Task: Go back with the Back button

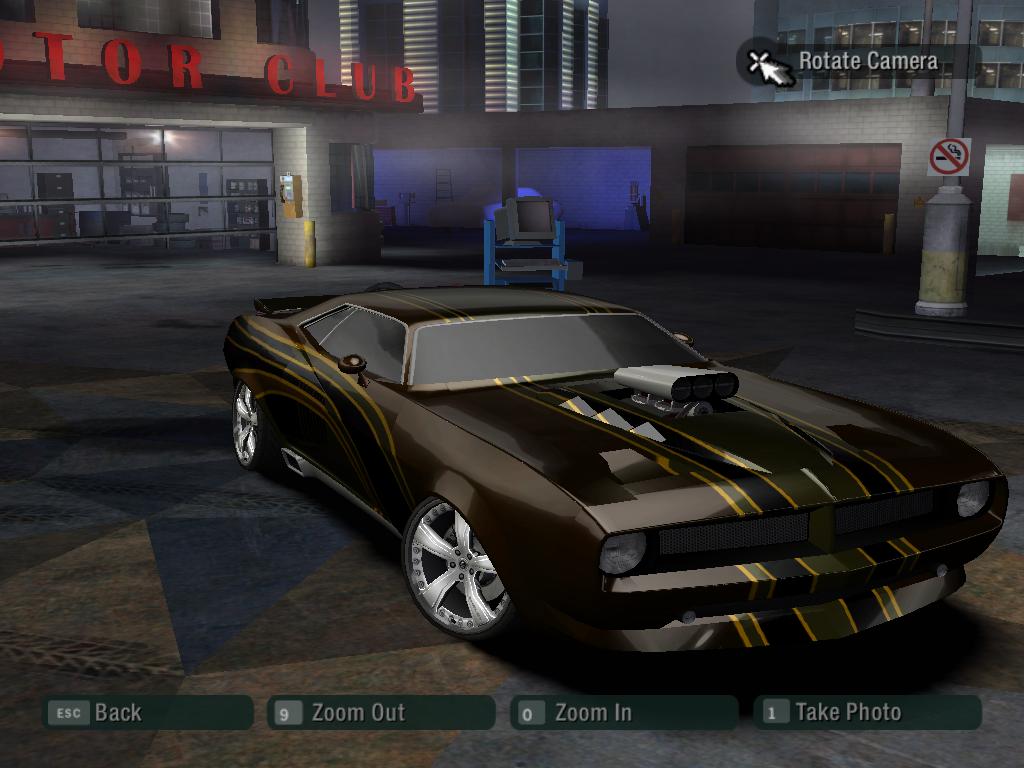Action: point(146,713)
